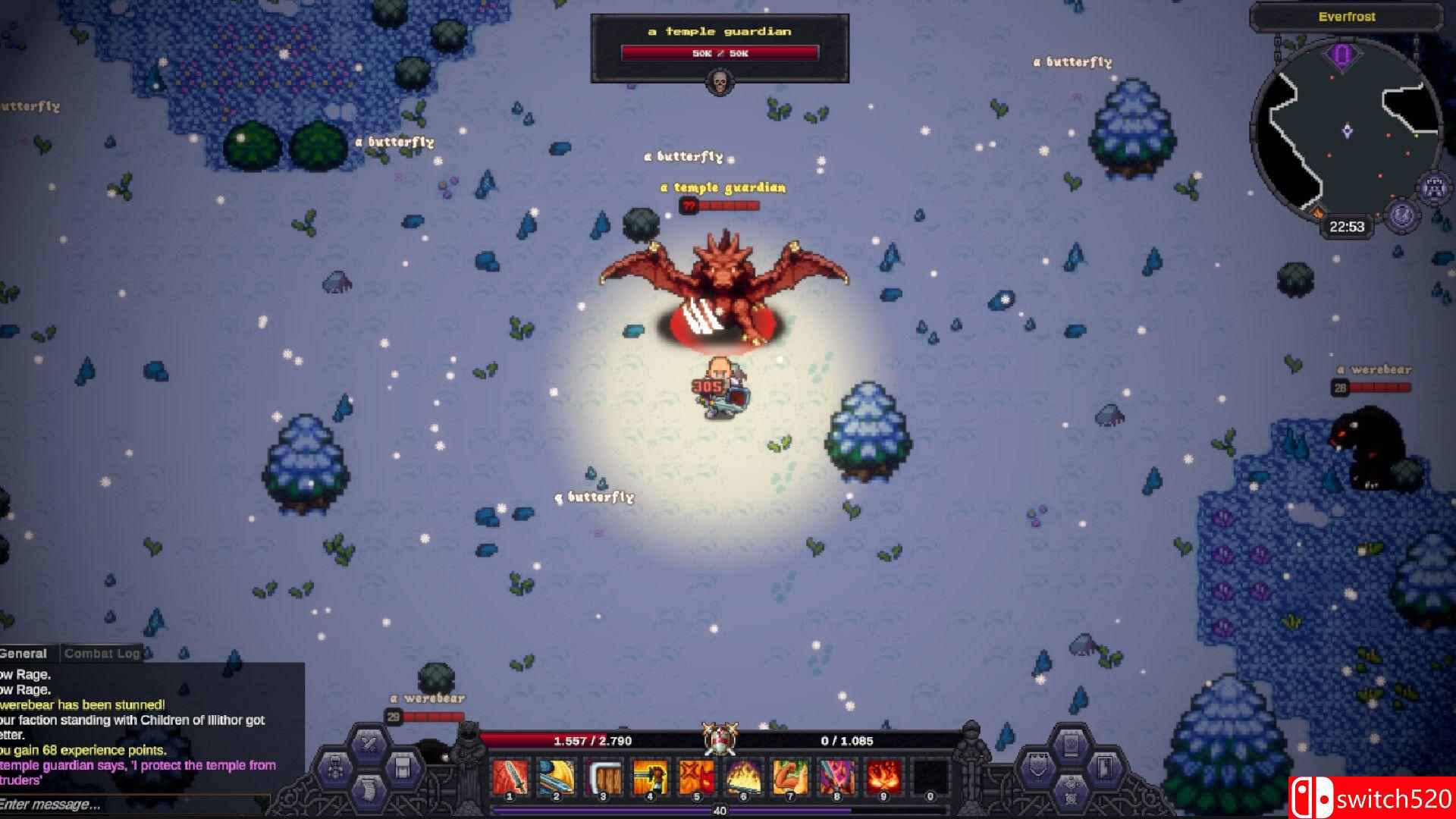Screen dimensions: 1456x819
Task: Open the armor character hexagon button
Action: click(x=334, y=768)
